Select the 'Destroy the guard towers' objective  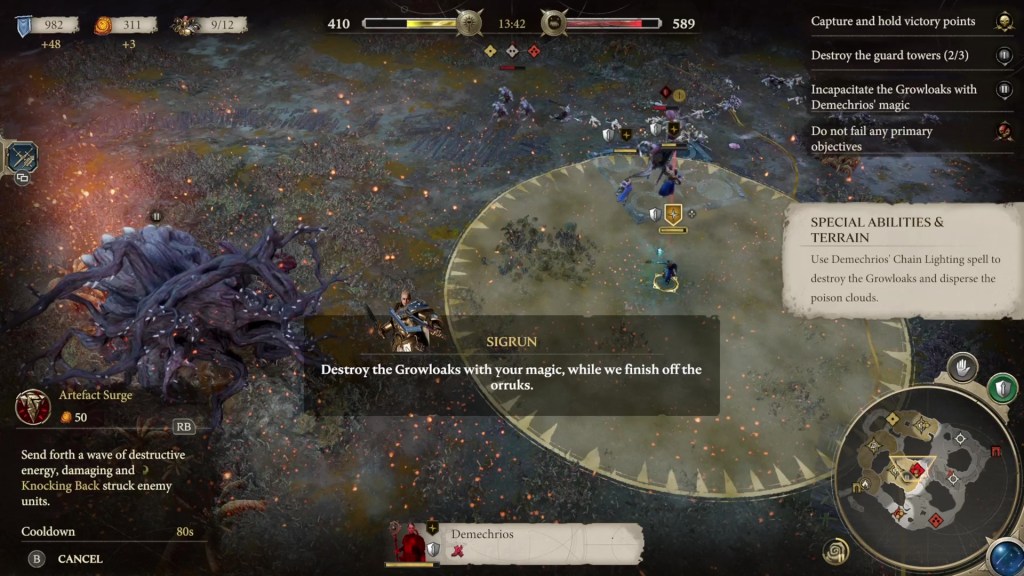tap(890, 56)
